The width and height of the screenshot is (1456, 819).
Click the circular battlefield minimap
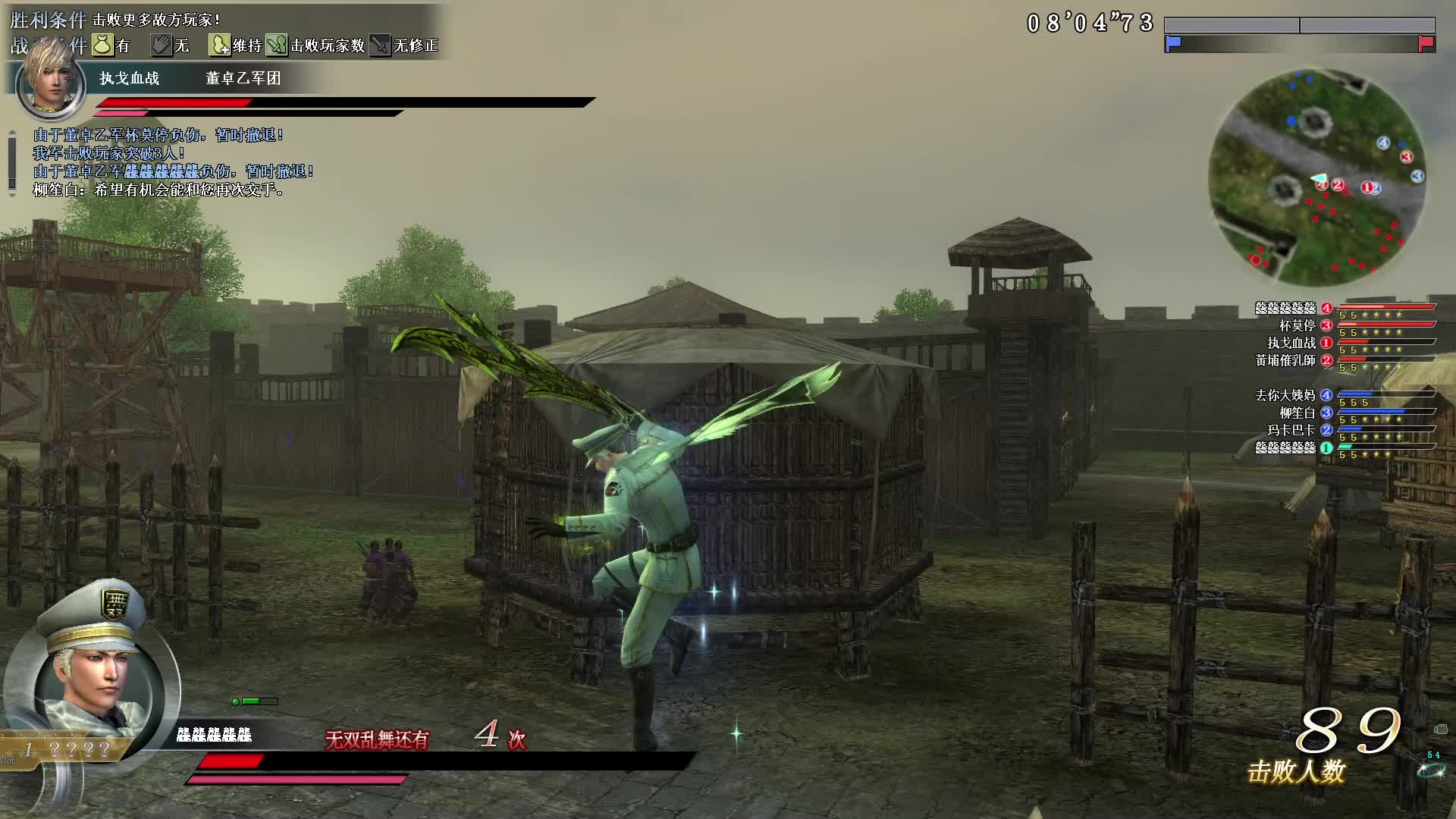pyautogui.click(x=1316, y=177)
